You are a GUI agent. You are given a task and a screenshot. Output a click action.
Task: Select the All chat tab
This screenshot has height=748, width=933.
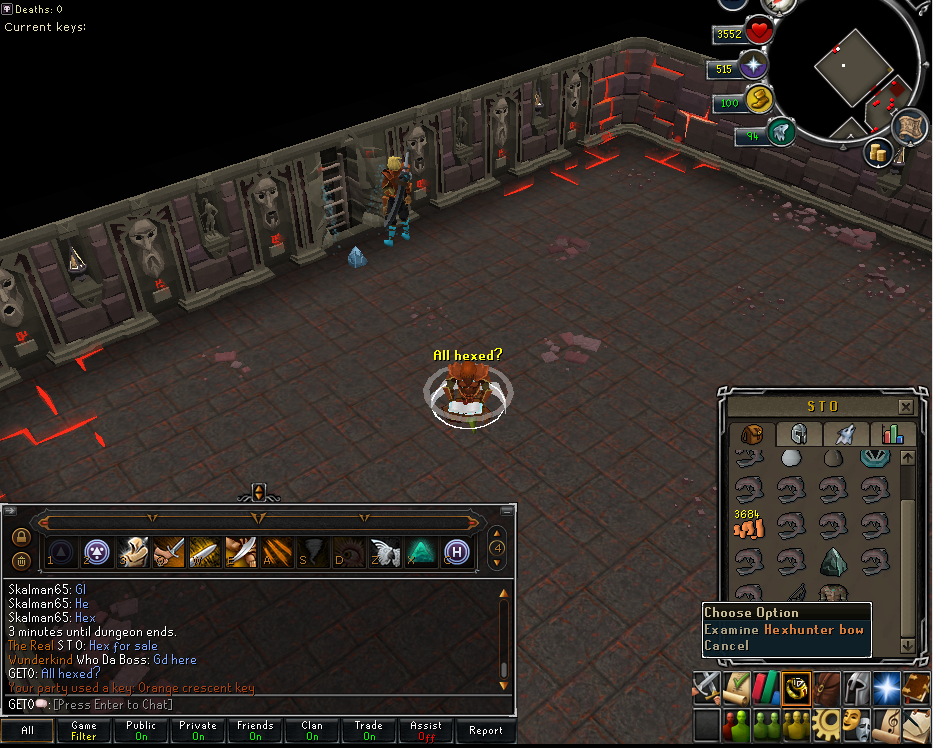pyautogui.click(x=27, y=731)
